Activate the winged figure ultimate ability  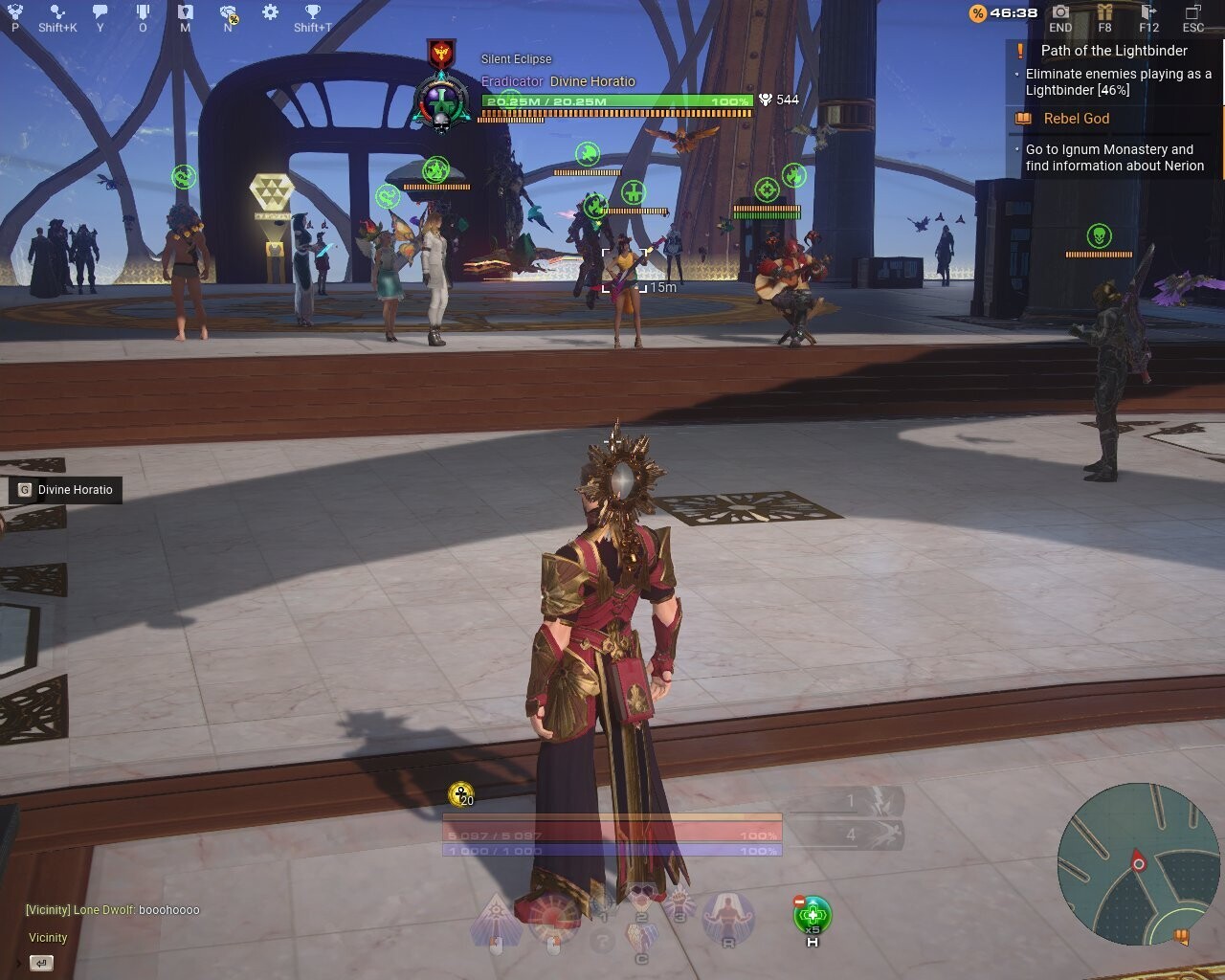727,916
